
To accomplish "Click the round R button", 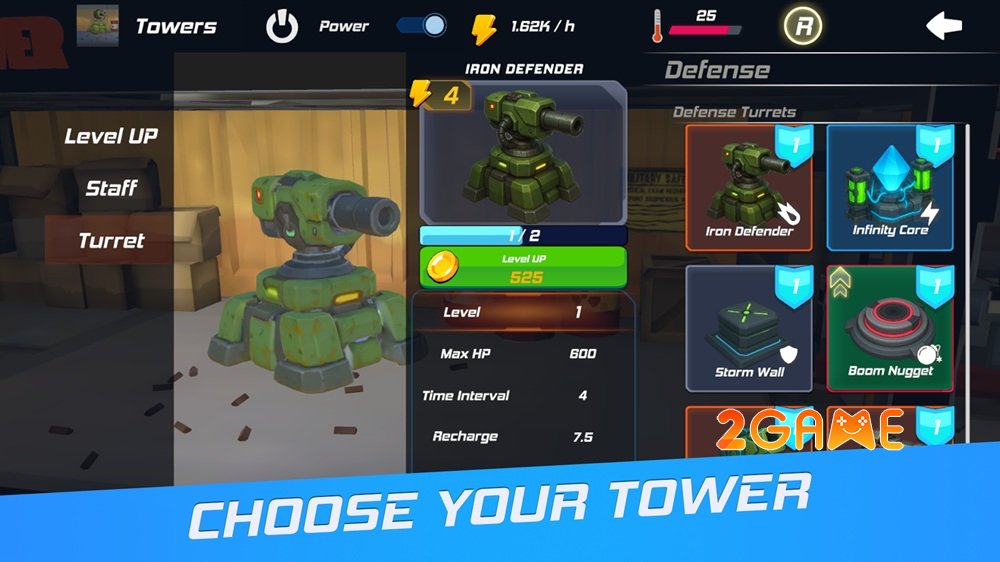I will click(x=802, y=26).
